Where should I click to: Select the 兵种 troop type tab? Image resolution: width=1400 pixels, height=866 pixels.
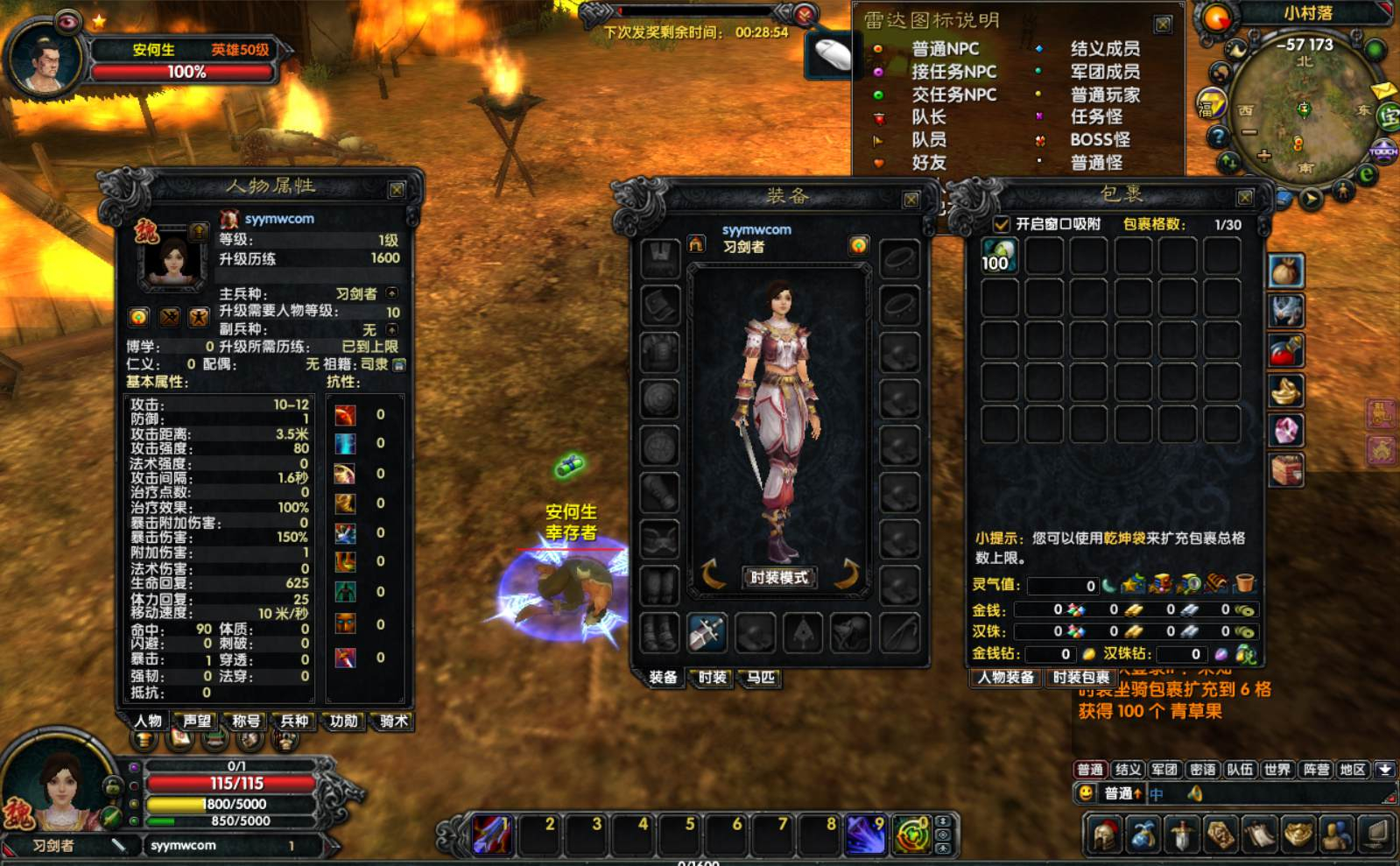(x=294, y=721)
